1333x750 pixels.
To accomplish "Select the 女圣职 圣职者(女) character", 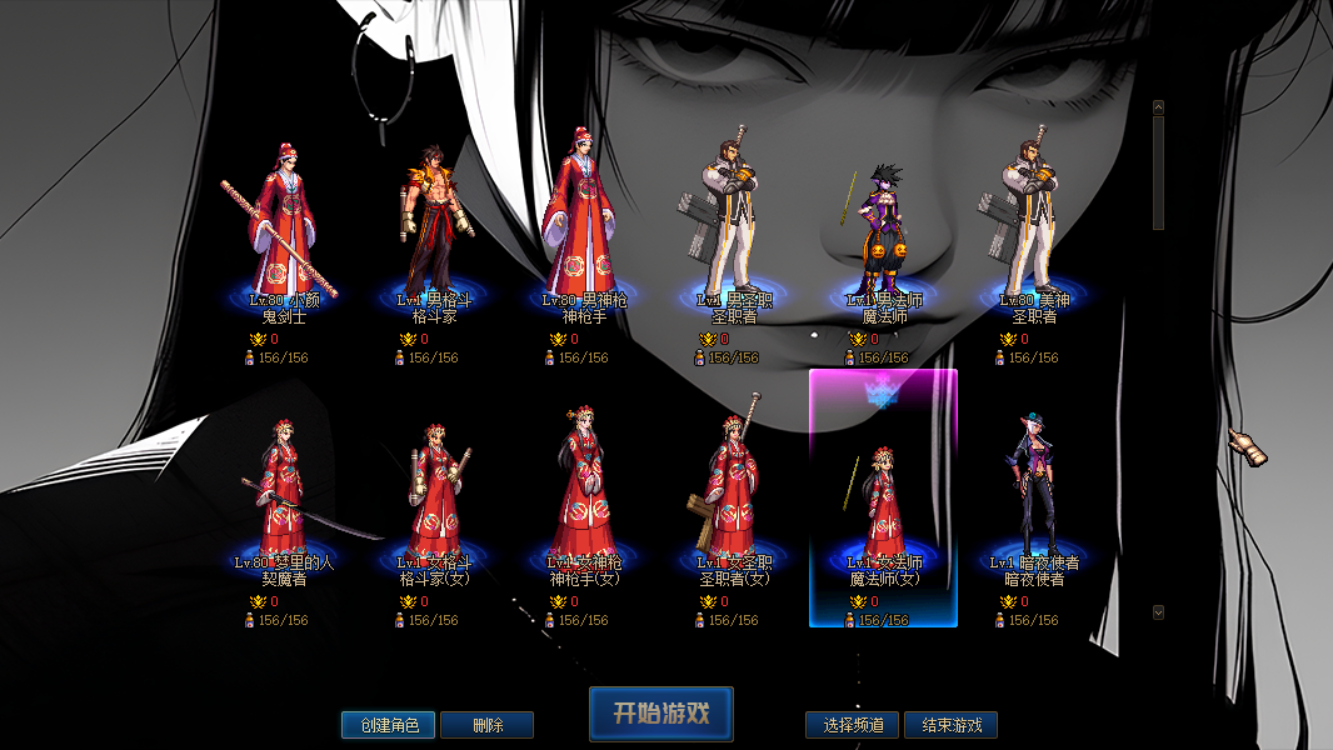I will click(x=731, y=490).
